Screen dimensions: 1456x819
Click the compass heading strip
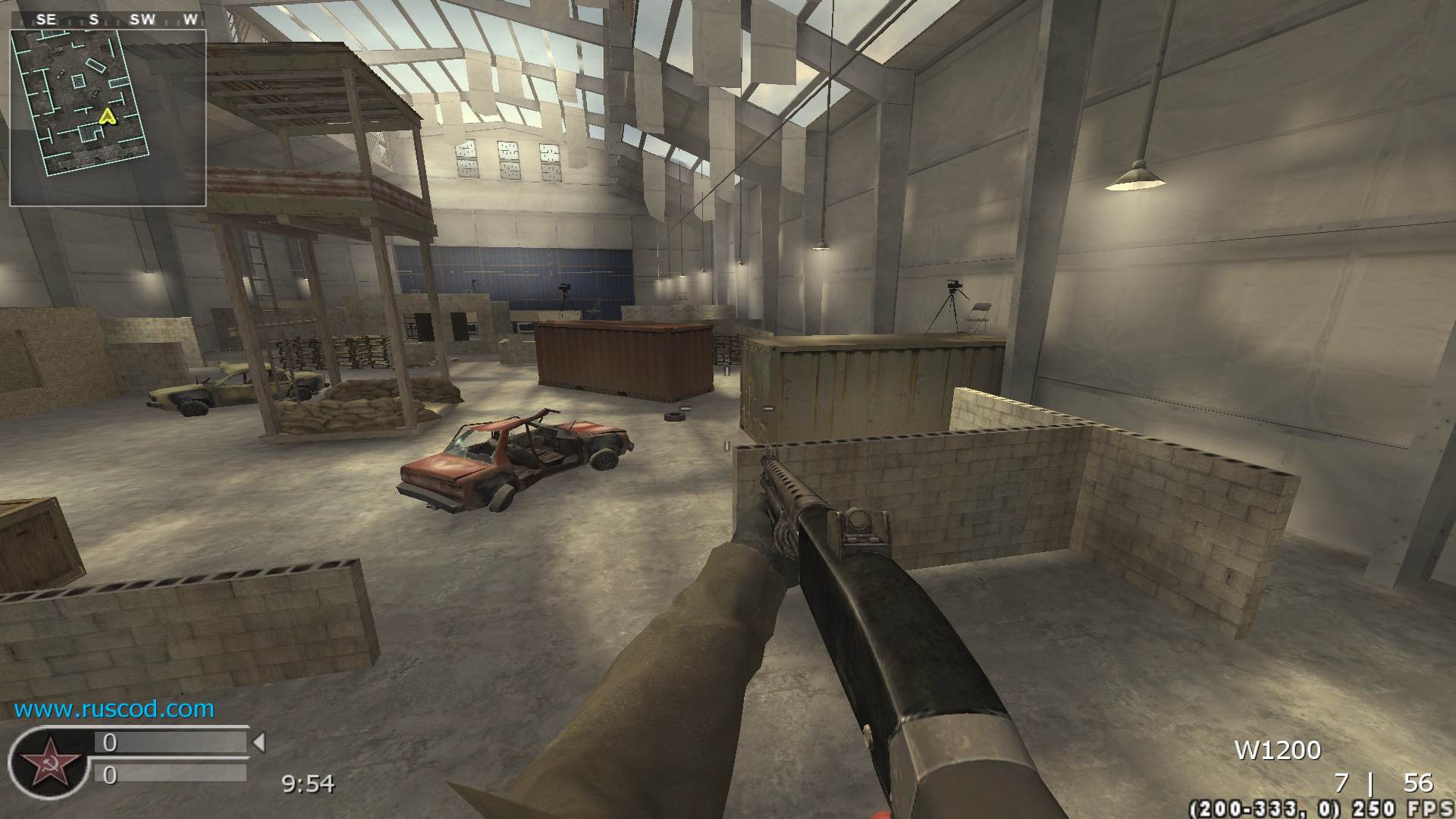click(108, 20)
